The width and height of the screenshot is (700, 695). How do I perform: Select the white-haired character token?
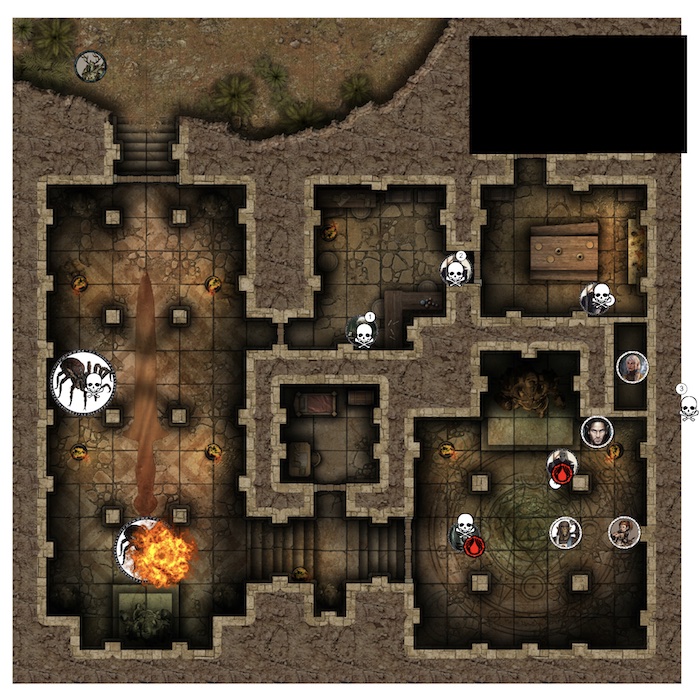(632, 367)
